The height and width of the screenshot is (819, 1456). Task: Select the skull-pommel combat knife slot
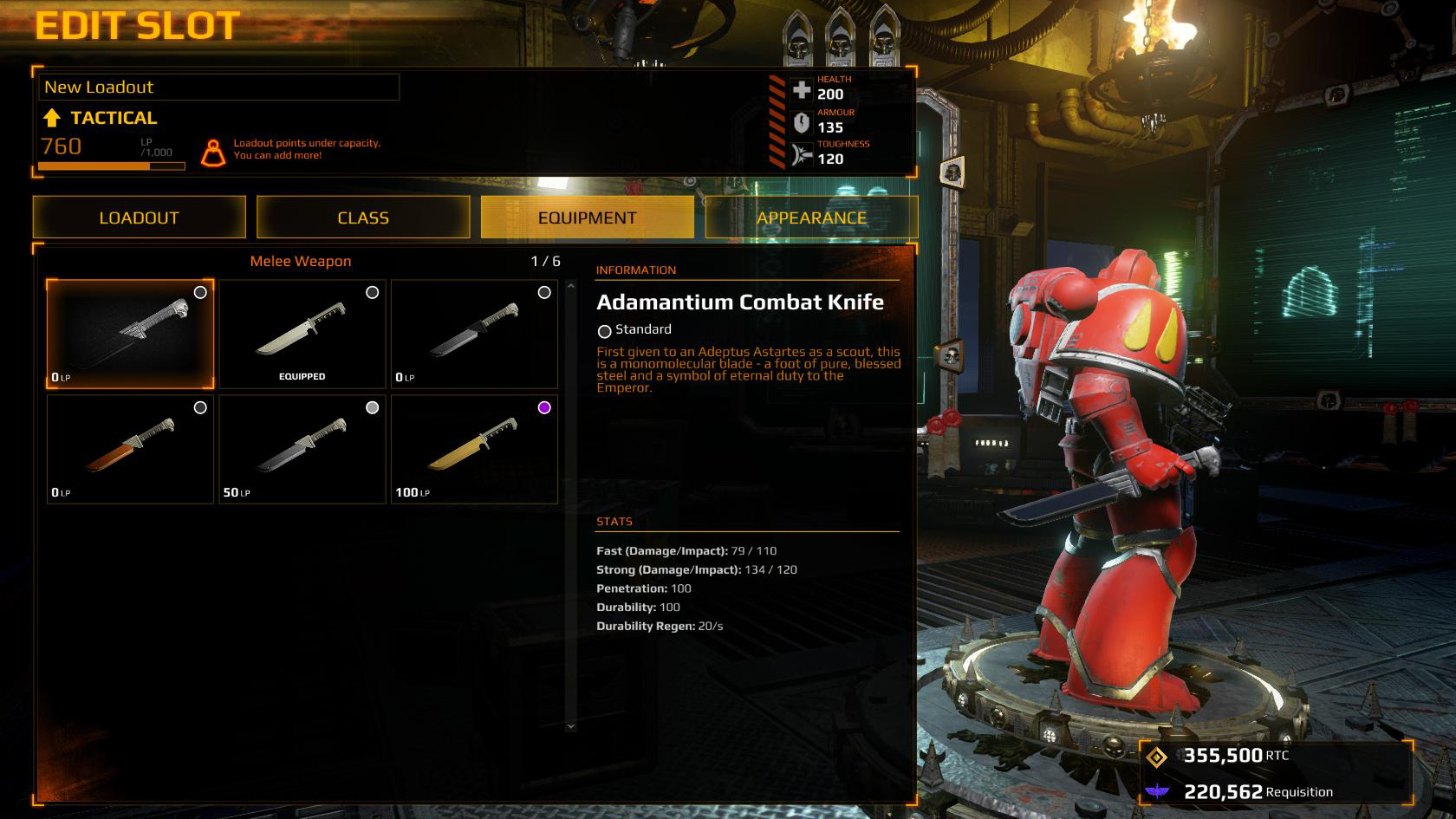130,334
